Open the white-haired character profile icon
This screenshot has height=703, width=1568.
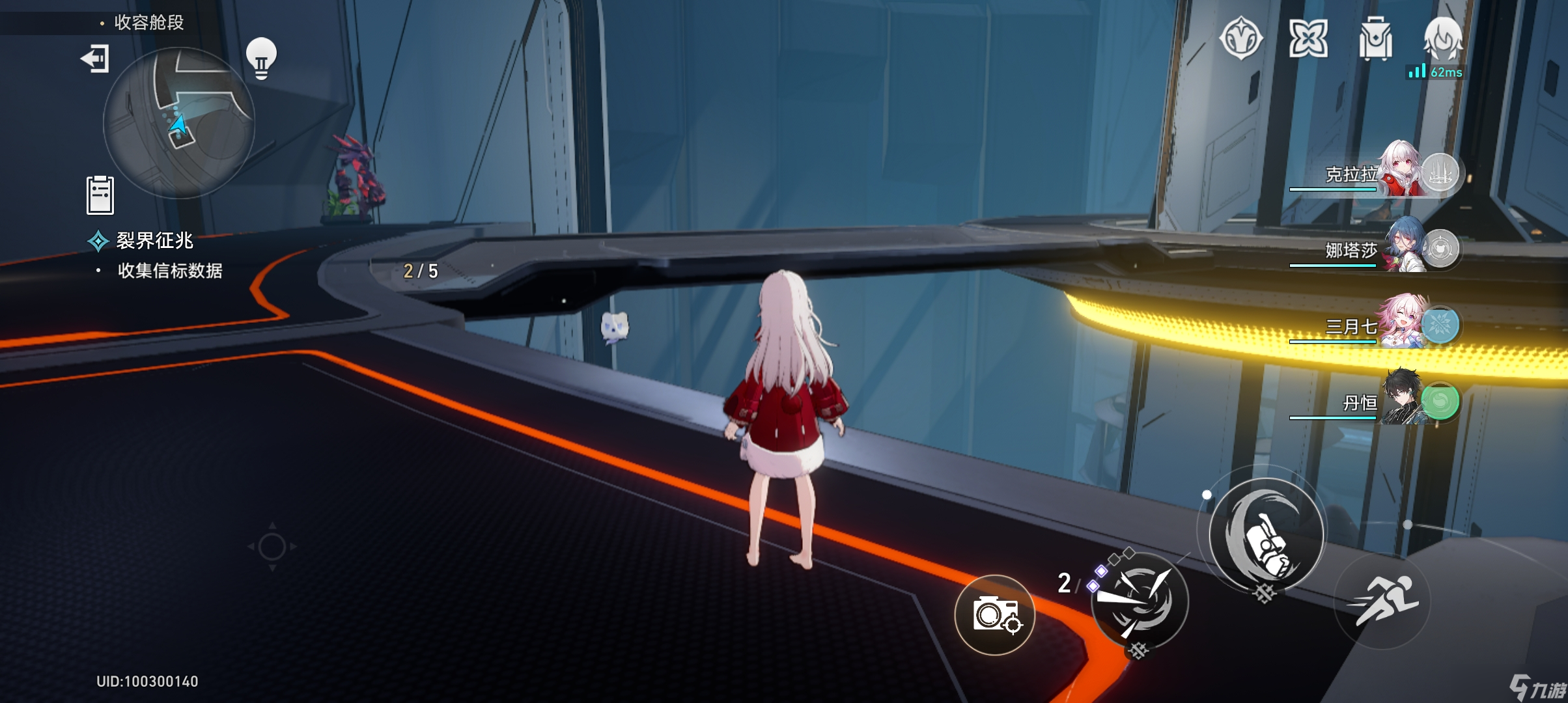[x=1443, y=38]
